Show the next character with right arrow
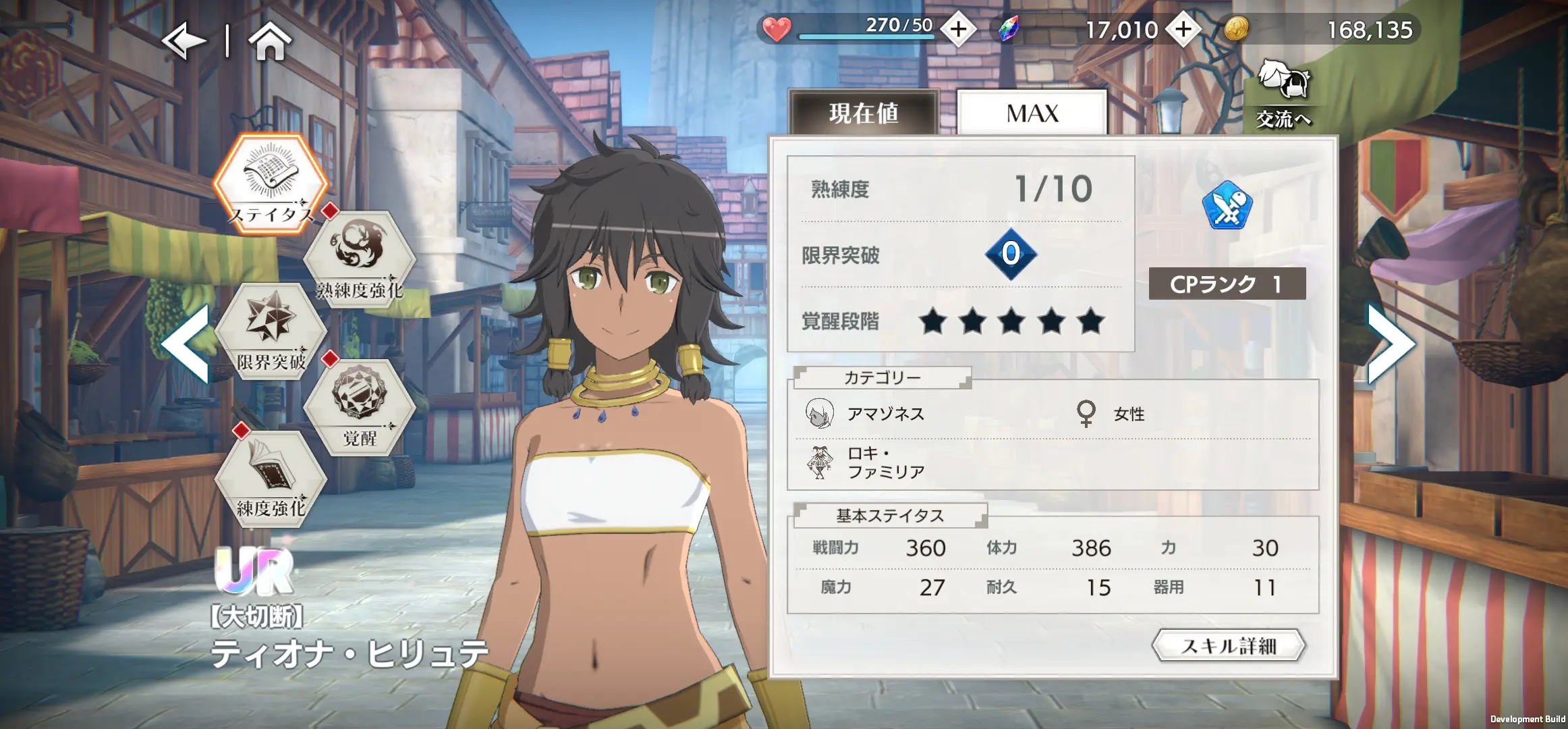The image size is (1568, 729). tap(1390, 343)
